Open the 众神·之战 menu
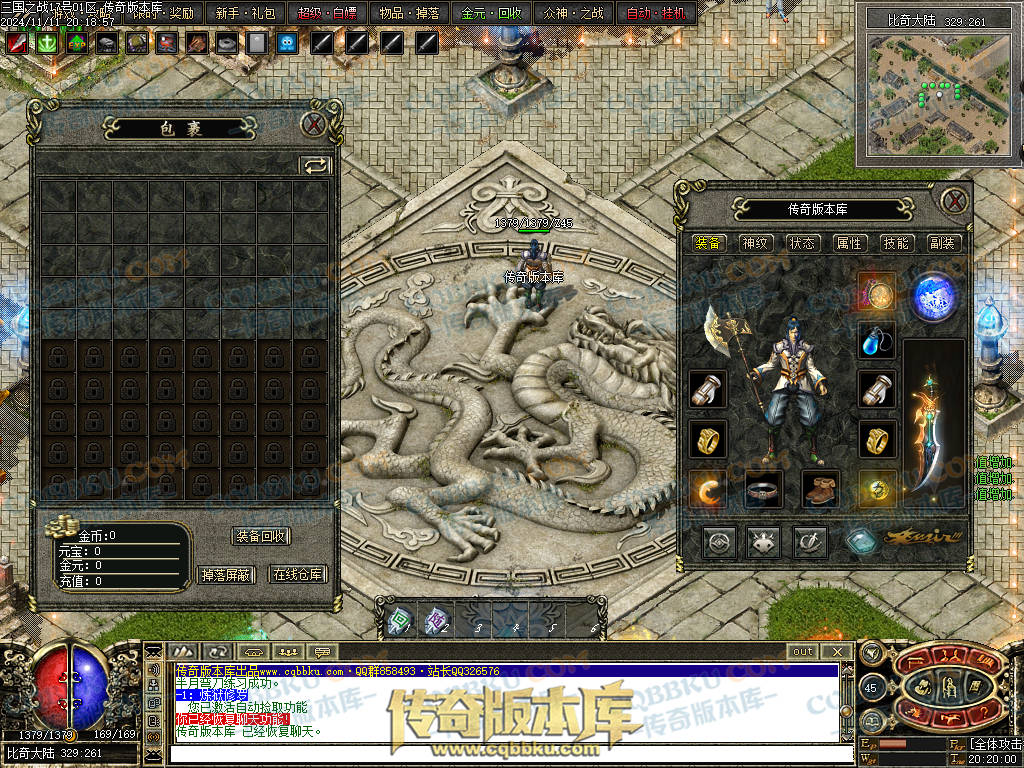Screen dimensions: 1024x768 [574, 13]
